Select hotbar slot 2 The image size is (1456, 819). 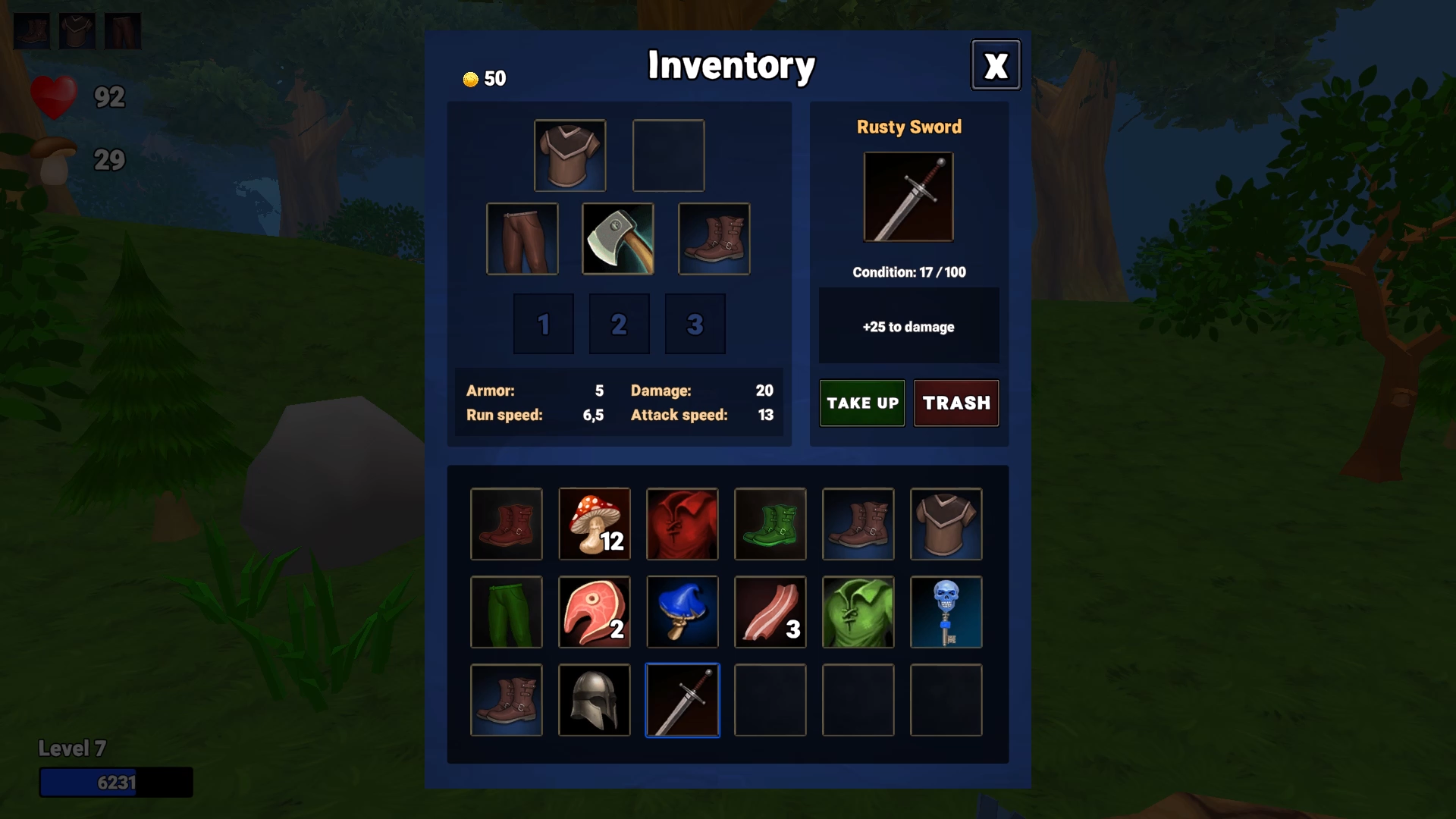click(x=619, y=324)
